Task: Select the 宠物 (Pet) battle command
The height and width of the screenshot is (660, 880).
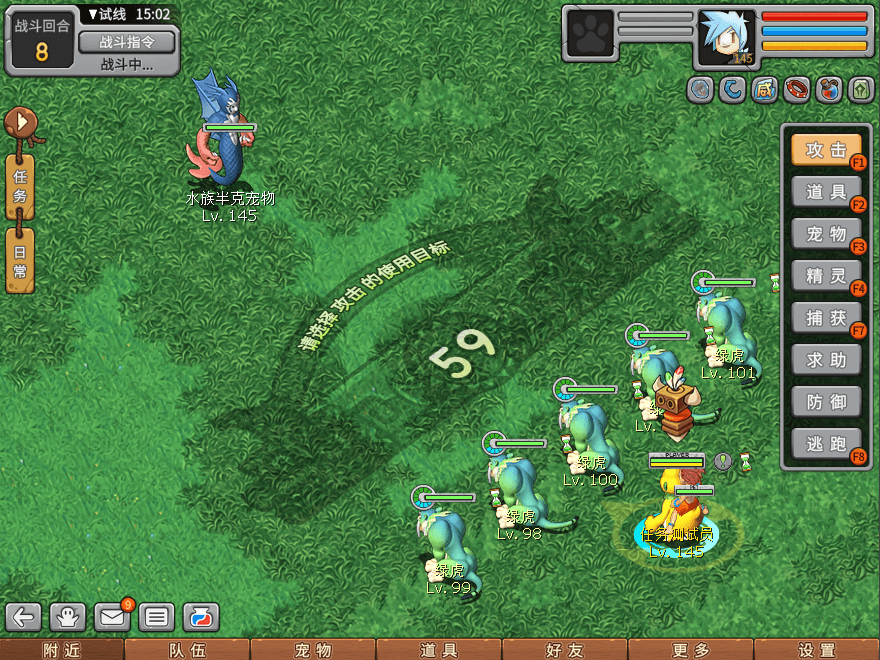Action: [x=826, y=234]
